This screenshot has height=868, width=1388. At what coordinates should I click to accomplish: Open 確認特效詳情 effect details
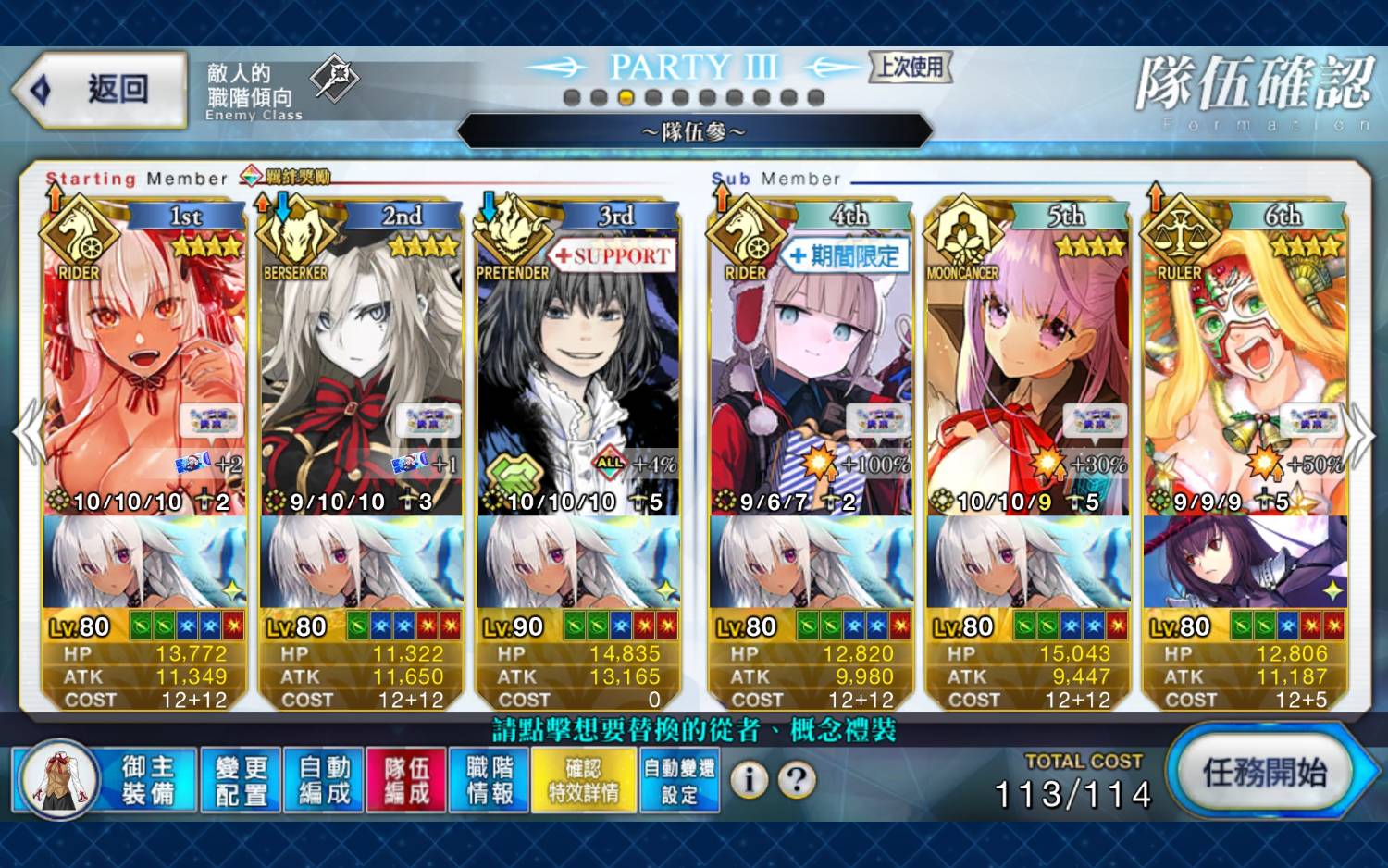point(584,780)
